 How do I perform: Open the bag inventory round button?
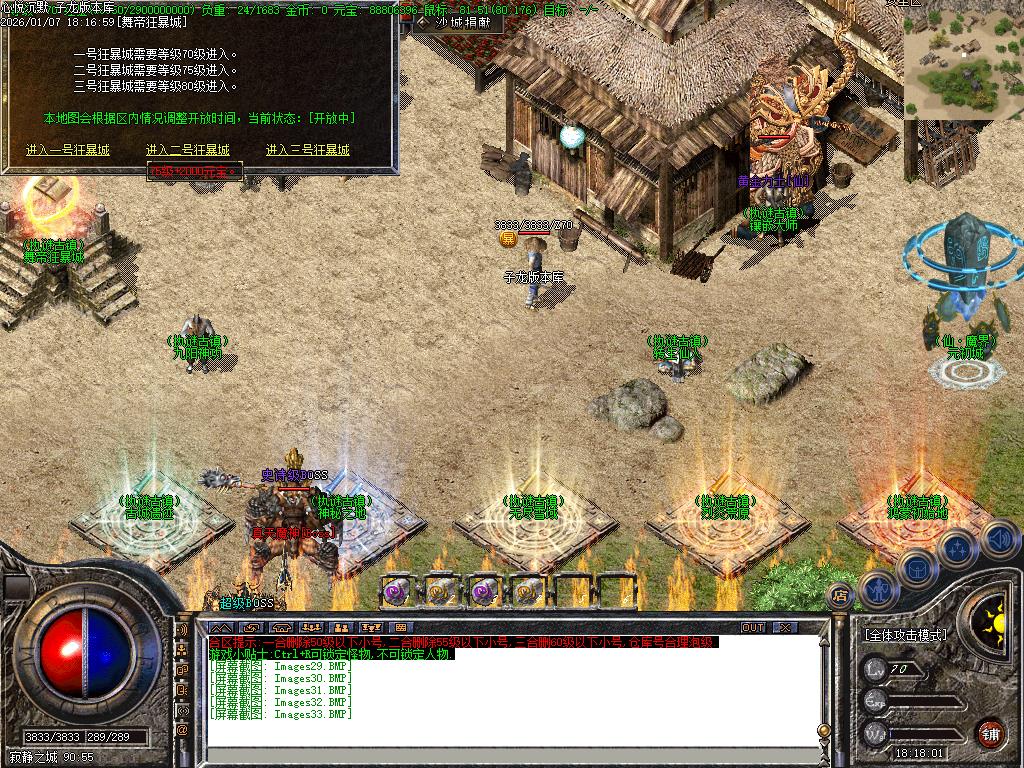click(917, 567)
